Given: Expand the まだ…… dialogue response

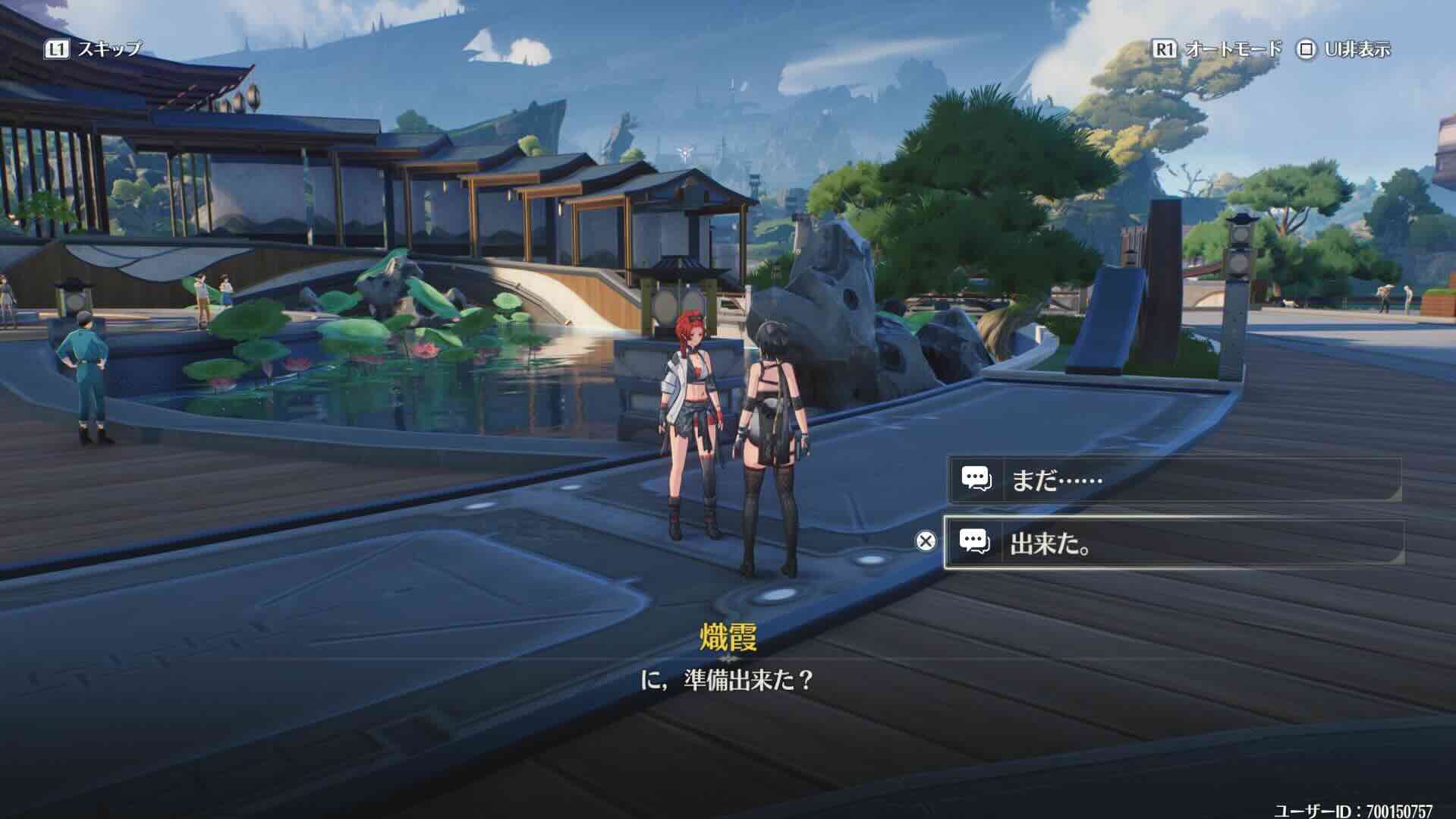Looking at the screenshot, I should (1176, 479).
